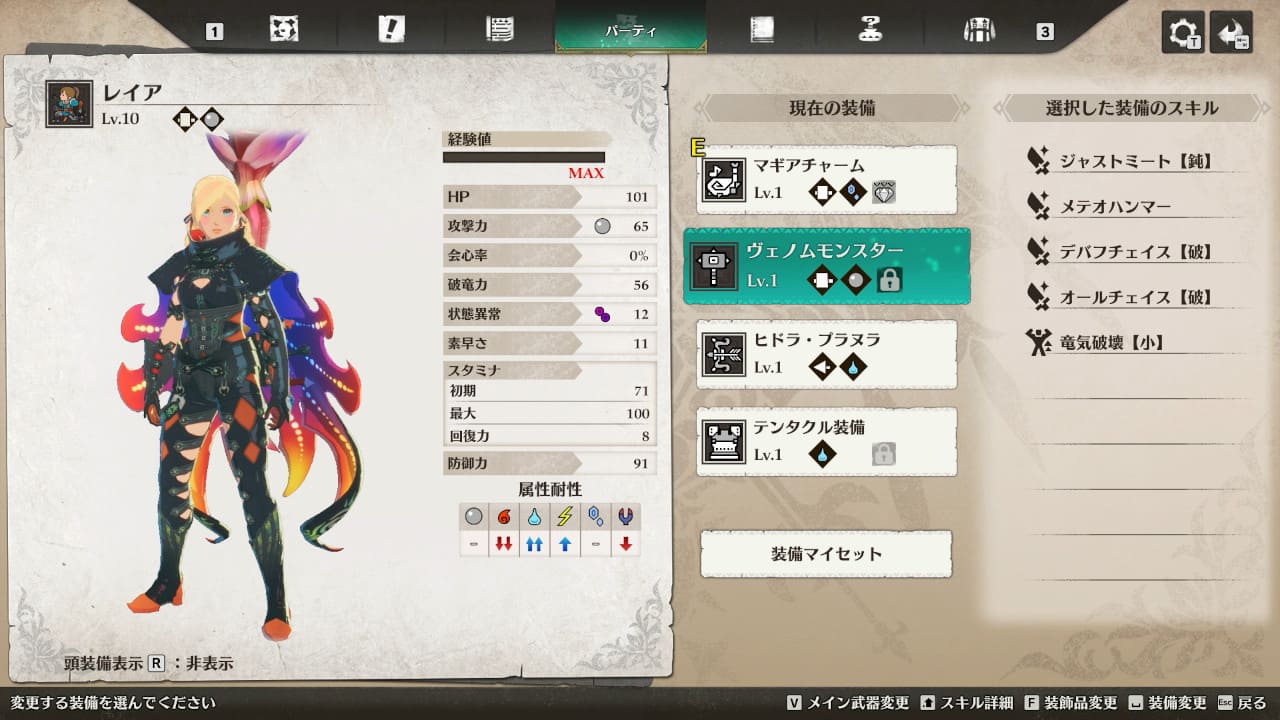Viewport: 1280px width, 720px height.
Task: Select the パーティ tab
Action: point(631,30)
